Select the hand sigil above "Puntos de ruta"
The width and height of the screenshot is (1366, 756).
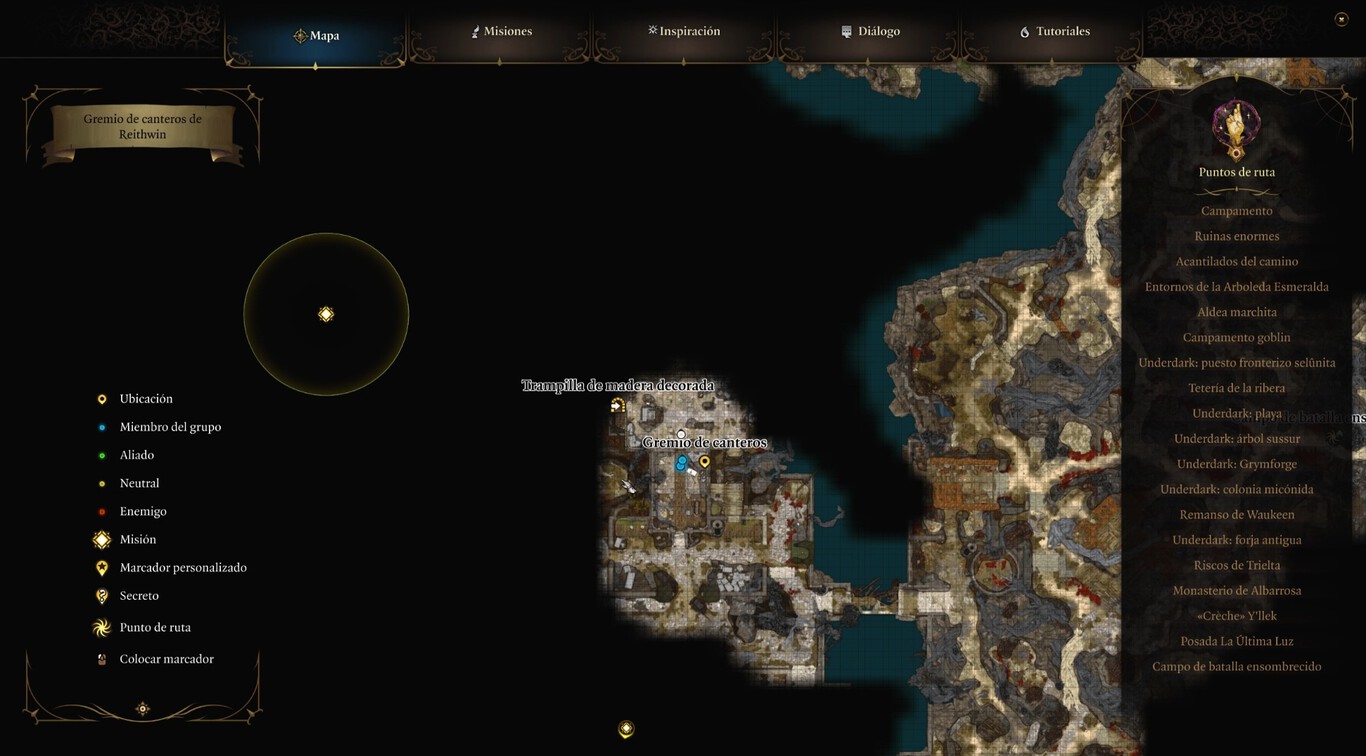[1236, 122]
